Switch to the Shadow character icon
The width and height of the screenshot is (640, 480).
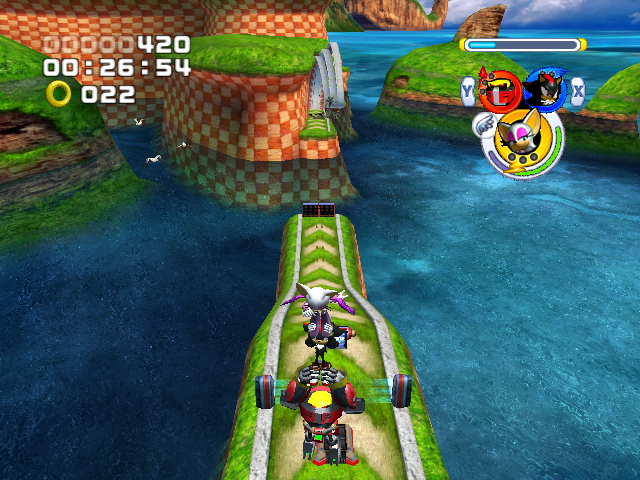[x=546, y=90]
